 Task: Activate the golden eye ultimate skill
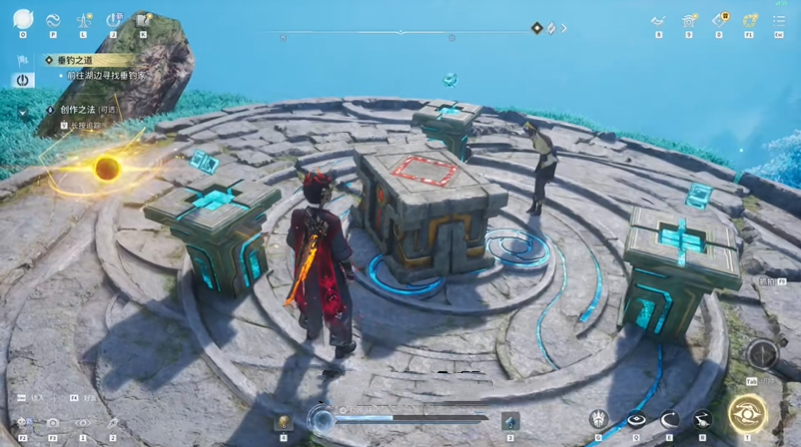pos(747,414)
